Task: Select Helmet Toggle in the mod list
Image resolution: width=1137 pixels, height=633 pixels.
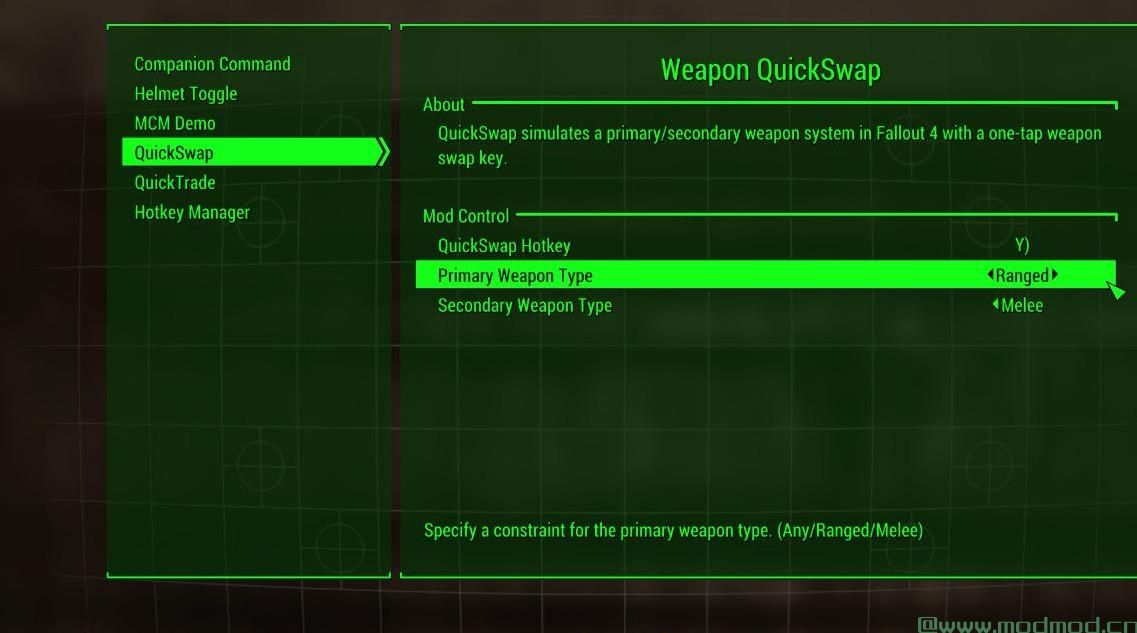Action: pyautogui.click(x=186, y=94)
